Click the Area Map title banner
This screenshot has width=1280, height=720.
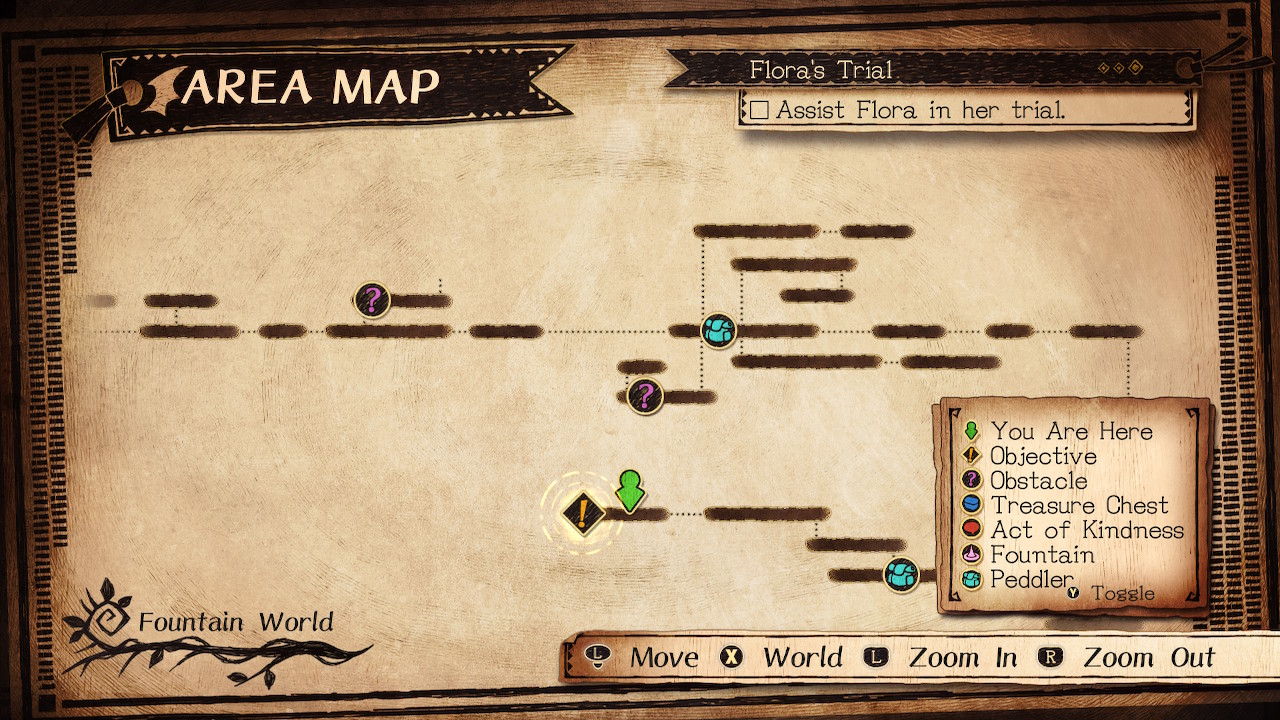pyautogui.click(x=310, y=88)
